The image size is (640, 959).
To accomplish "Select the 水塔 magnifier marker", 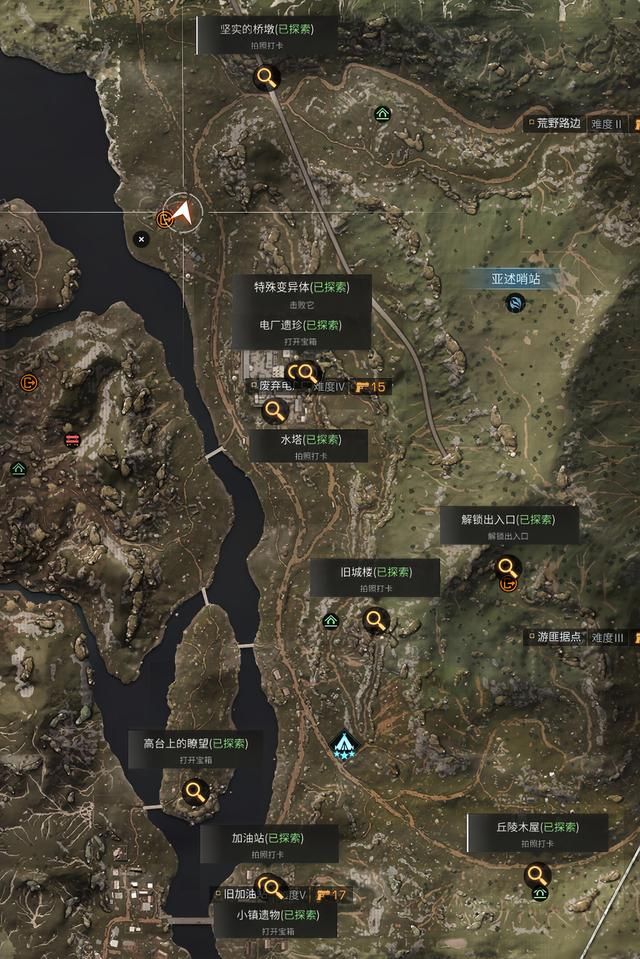I will pyautogui.click(x=274, y=410).
